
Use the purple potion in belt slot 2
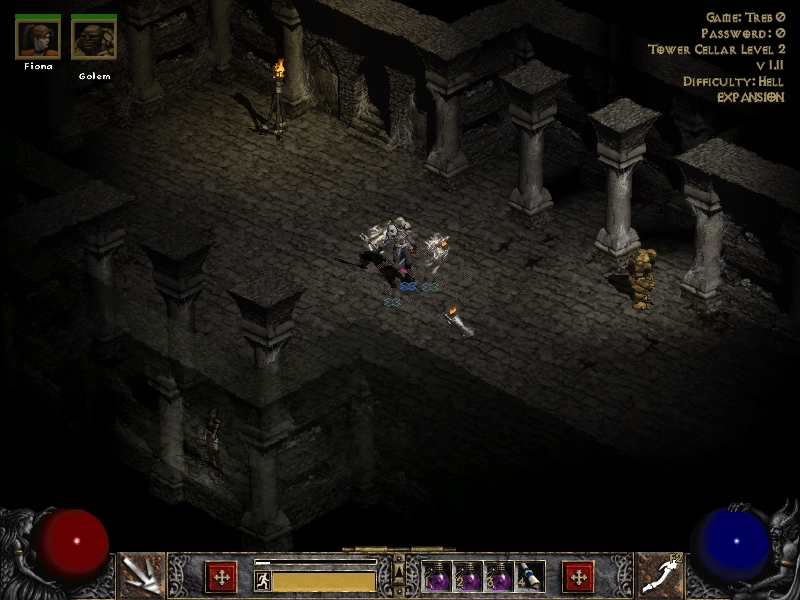click(468, 577)
